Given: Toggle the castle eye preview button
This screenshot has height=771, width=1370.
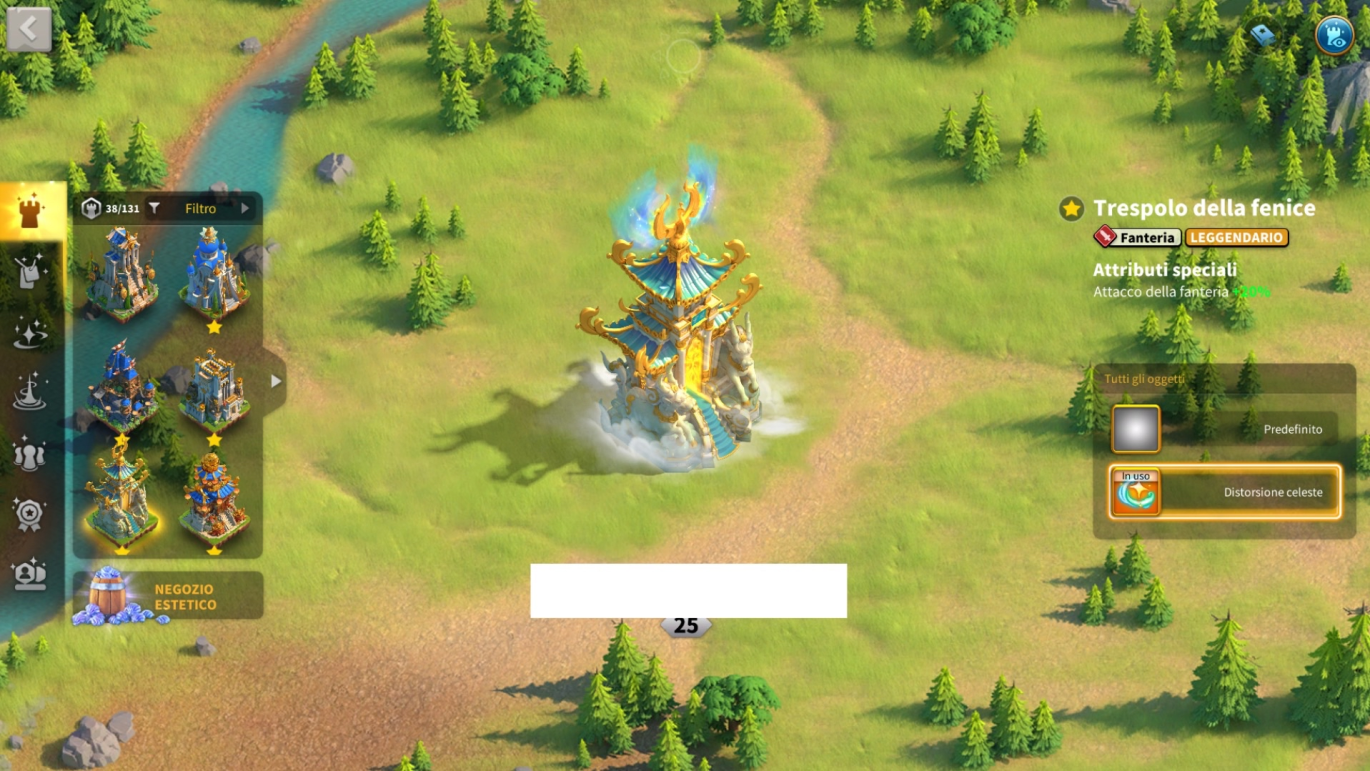Looking at the screenshot, I should coord(1333,36).
